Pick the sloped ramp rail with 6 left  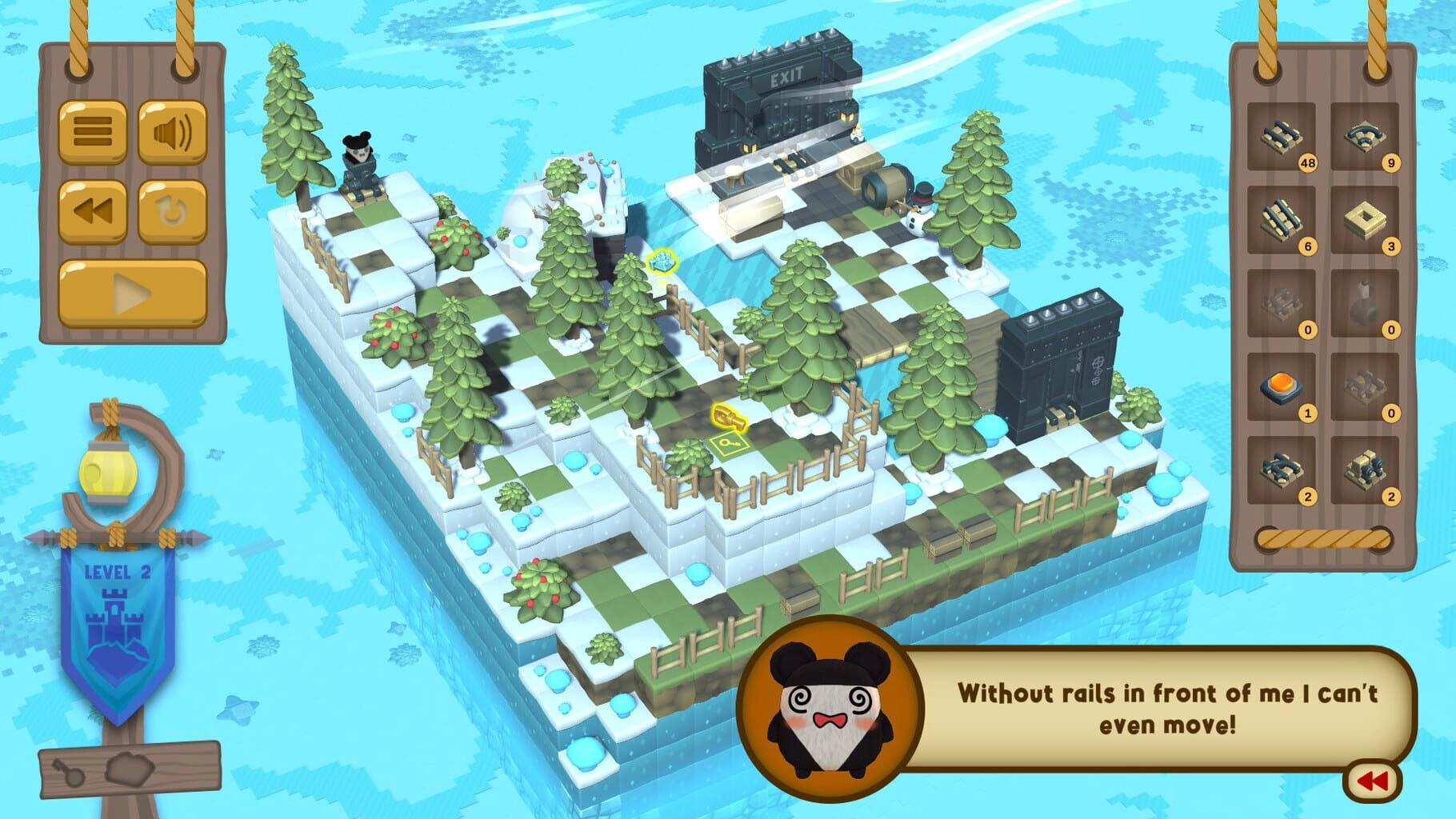tap(1281, 220)
